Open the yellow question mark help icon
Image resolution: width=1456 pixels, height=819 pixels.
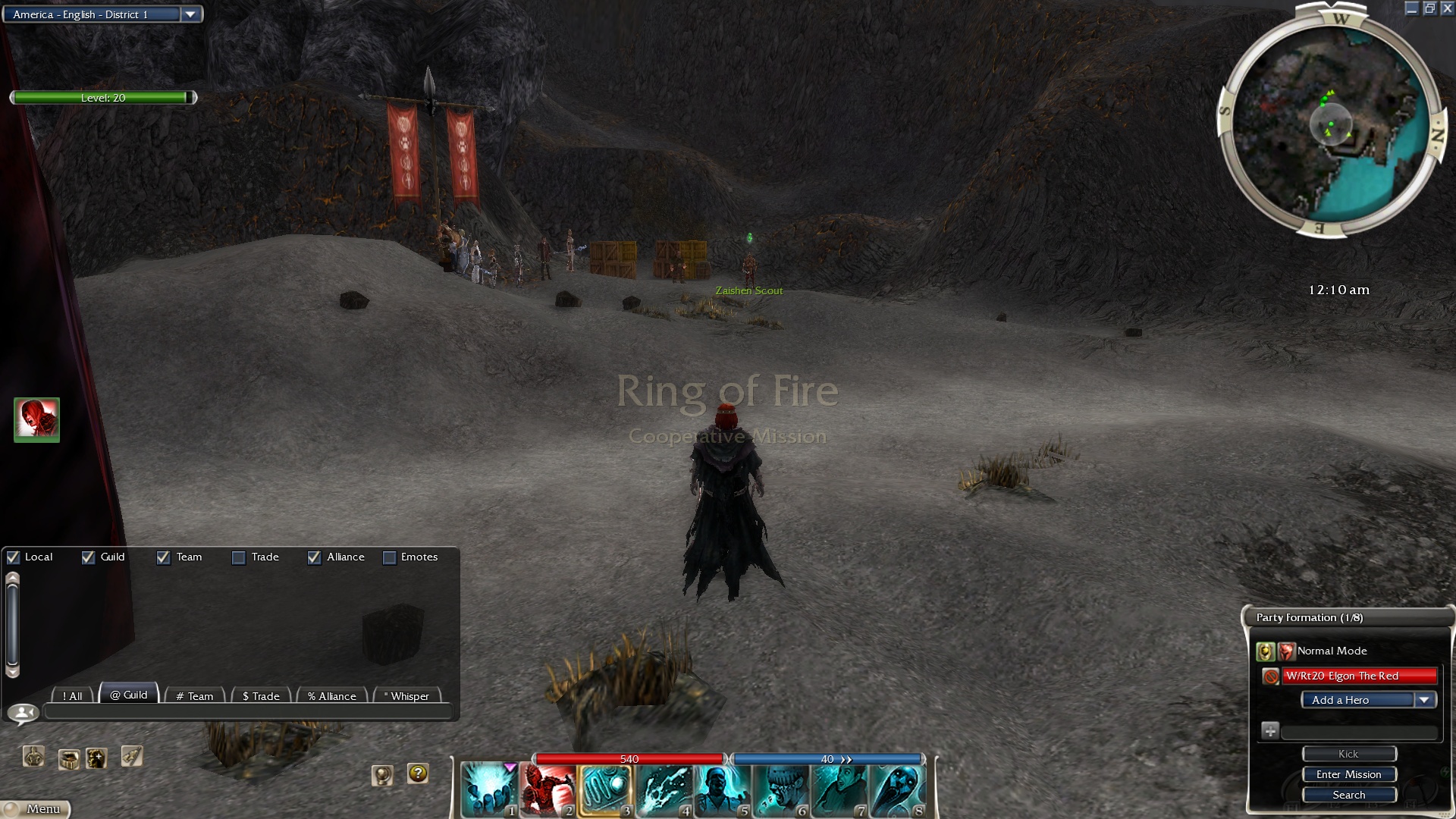click(418, 773)
